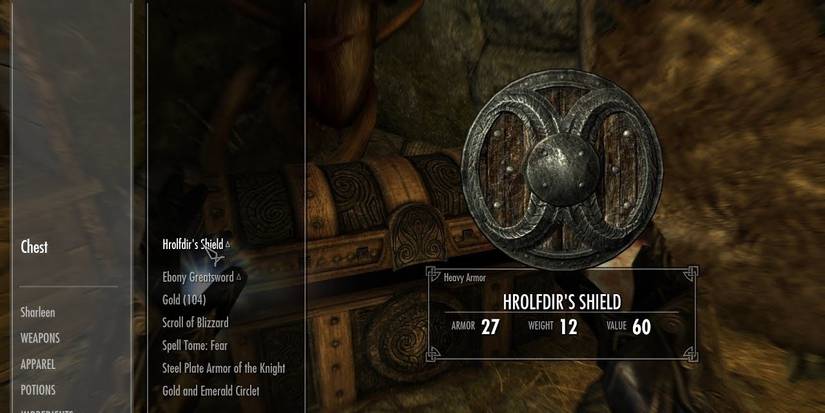
Task: Select Hrolfdir's Shield in the item list
Action: (x=193, y=244)
